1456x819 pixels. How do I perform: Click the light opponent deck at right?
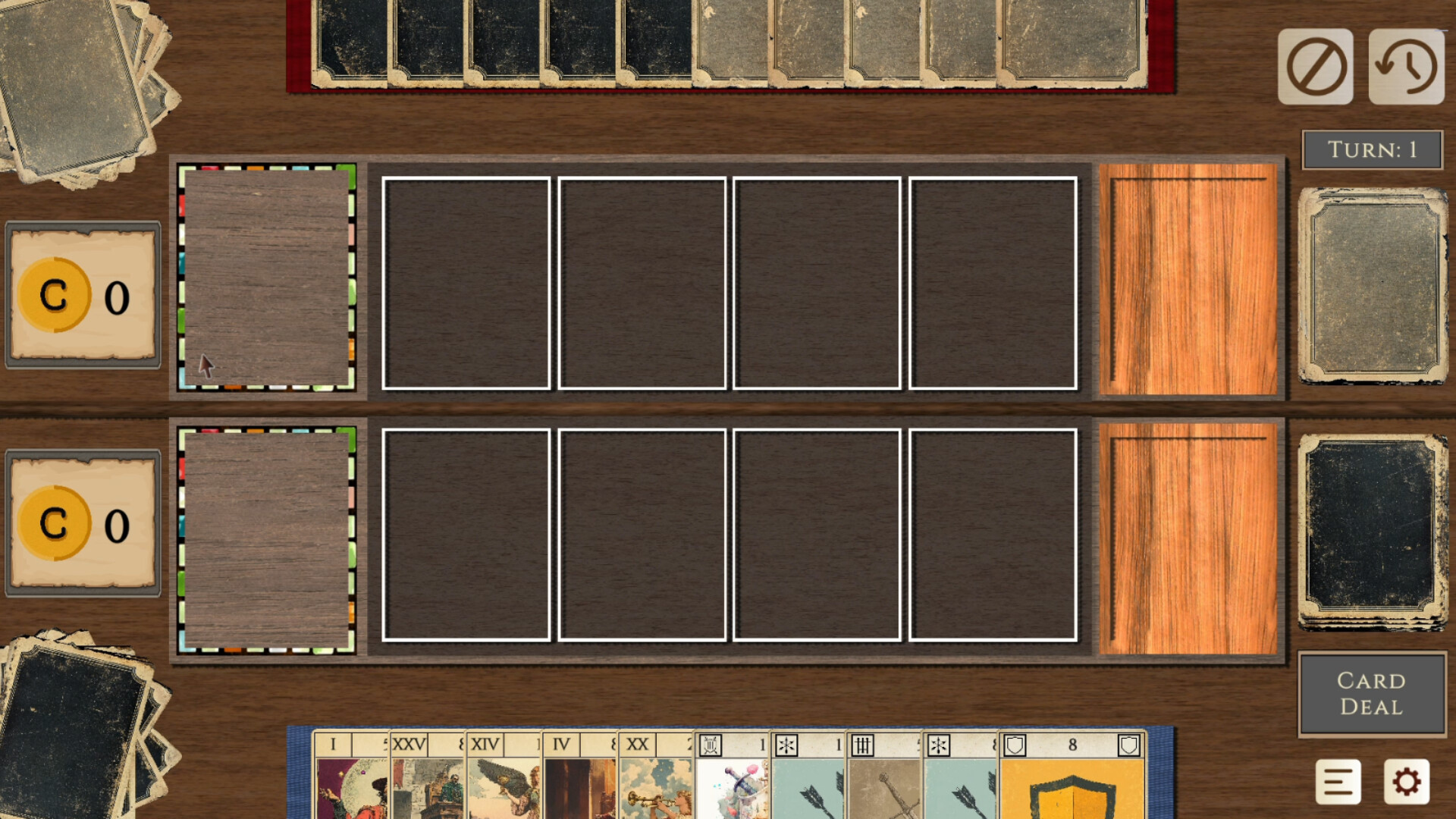(1372, 284)
